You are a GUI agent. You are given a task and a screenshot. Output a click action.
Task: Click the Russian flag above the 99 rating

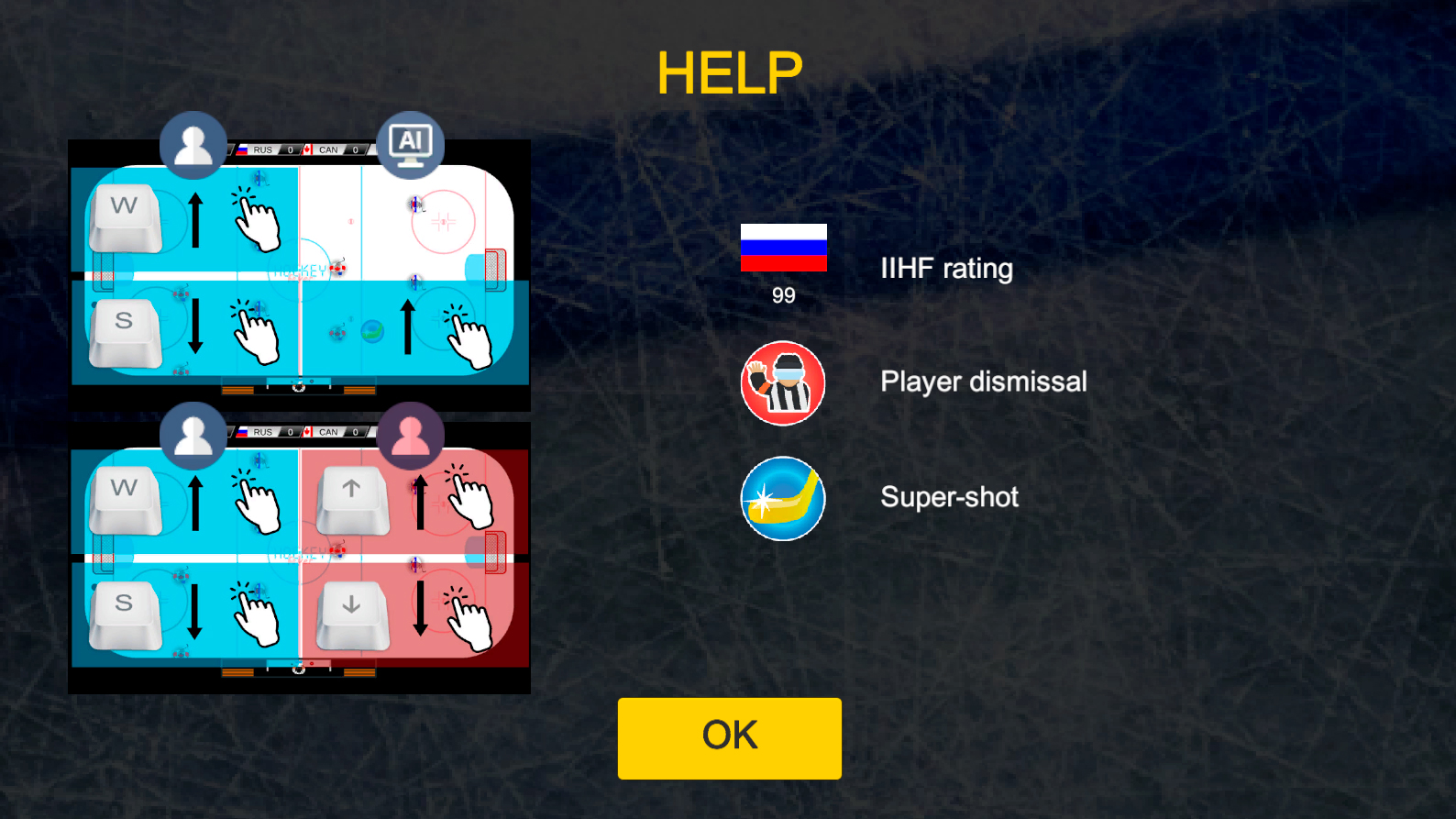click(x=784, y=249)
